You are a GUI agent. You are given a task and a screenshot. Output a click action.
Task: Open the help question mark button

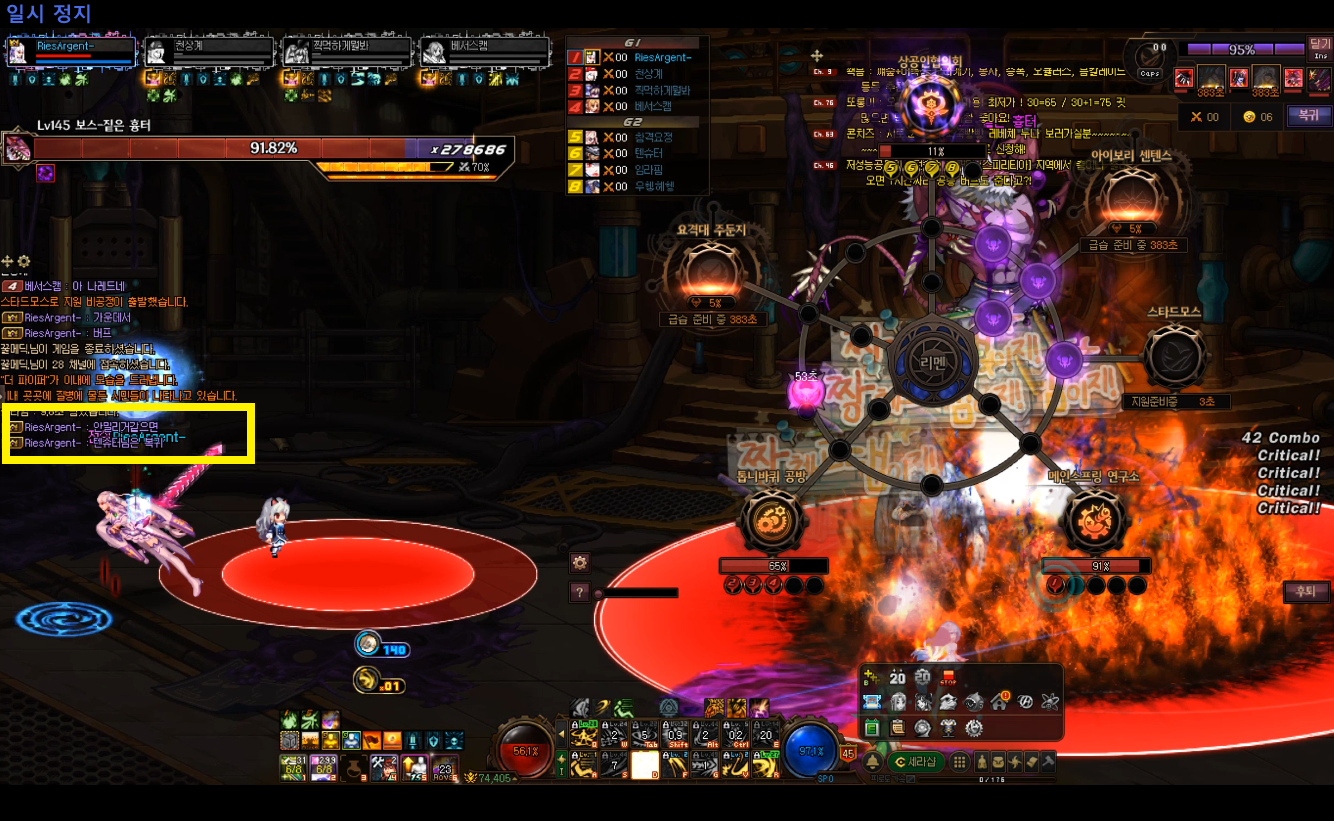click(579, 592)
